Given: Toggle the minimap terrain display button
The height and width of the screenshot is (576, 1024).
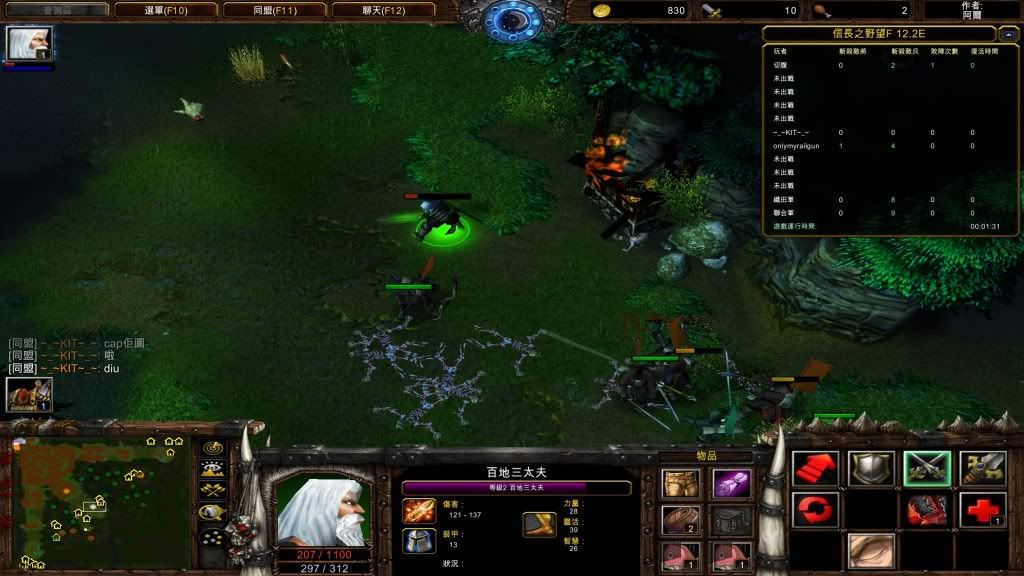Looking at the screenshot, I should point(212,468).
